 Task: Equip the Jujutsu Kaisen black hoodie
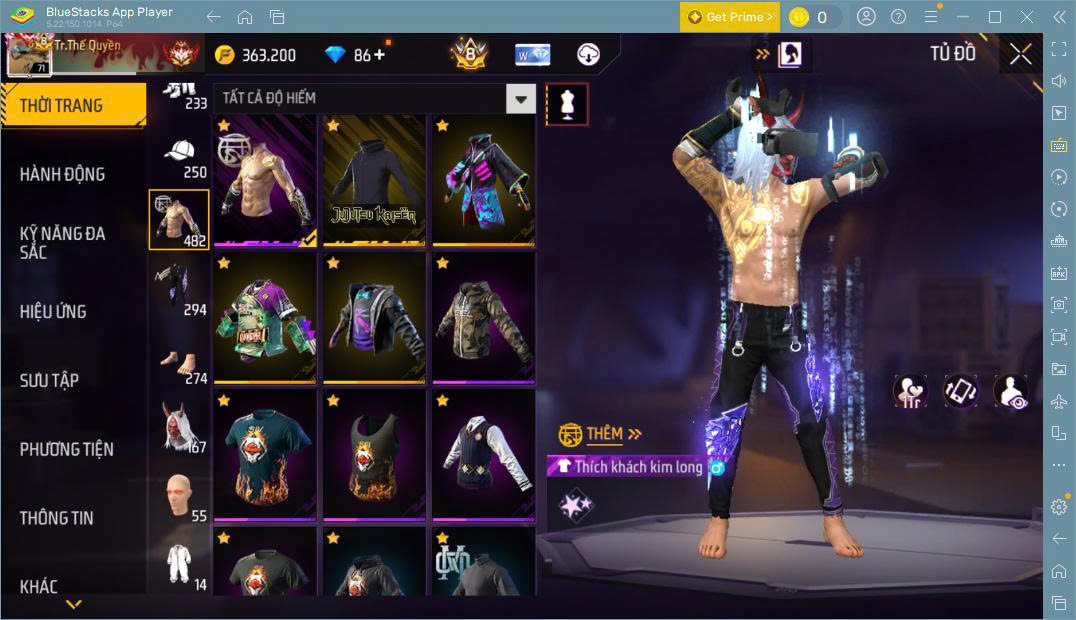point(374,180)
